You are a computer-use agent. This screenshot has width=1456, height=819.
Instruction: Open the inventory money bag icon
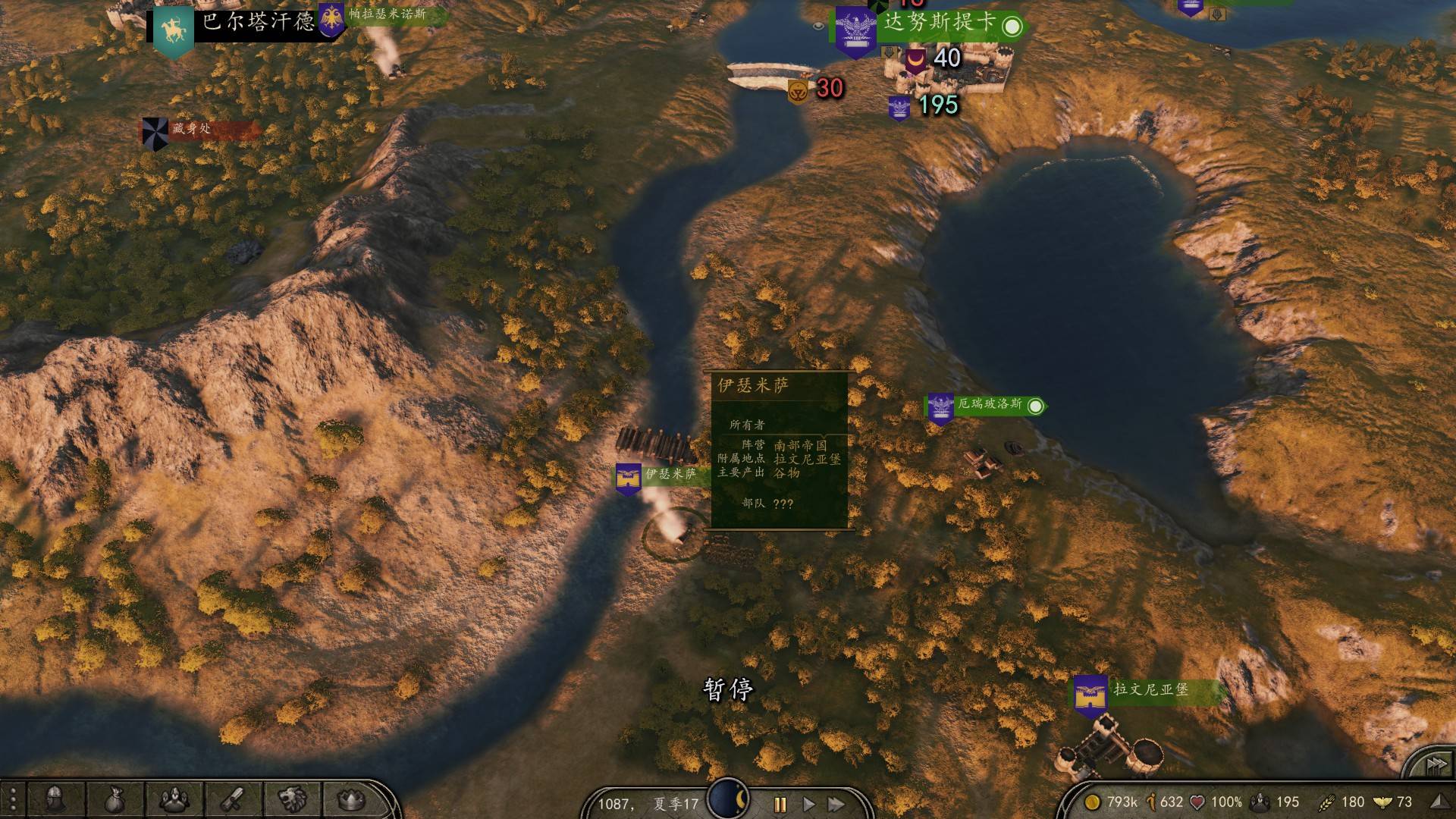pyautogui.click(x=114, y=799)
